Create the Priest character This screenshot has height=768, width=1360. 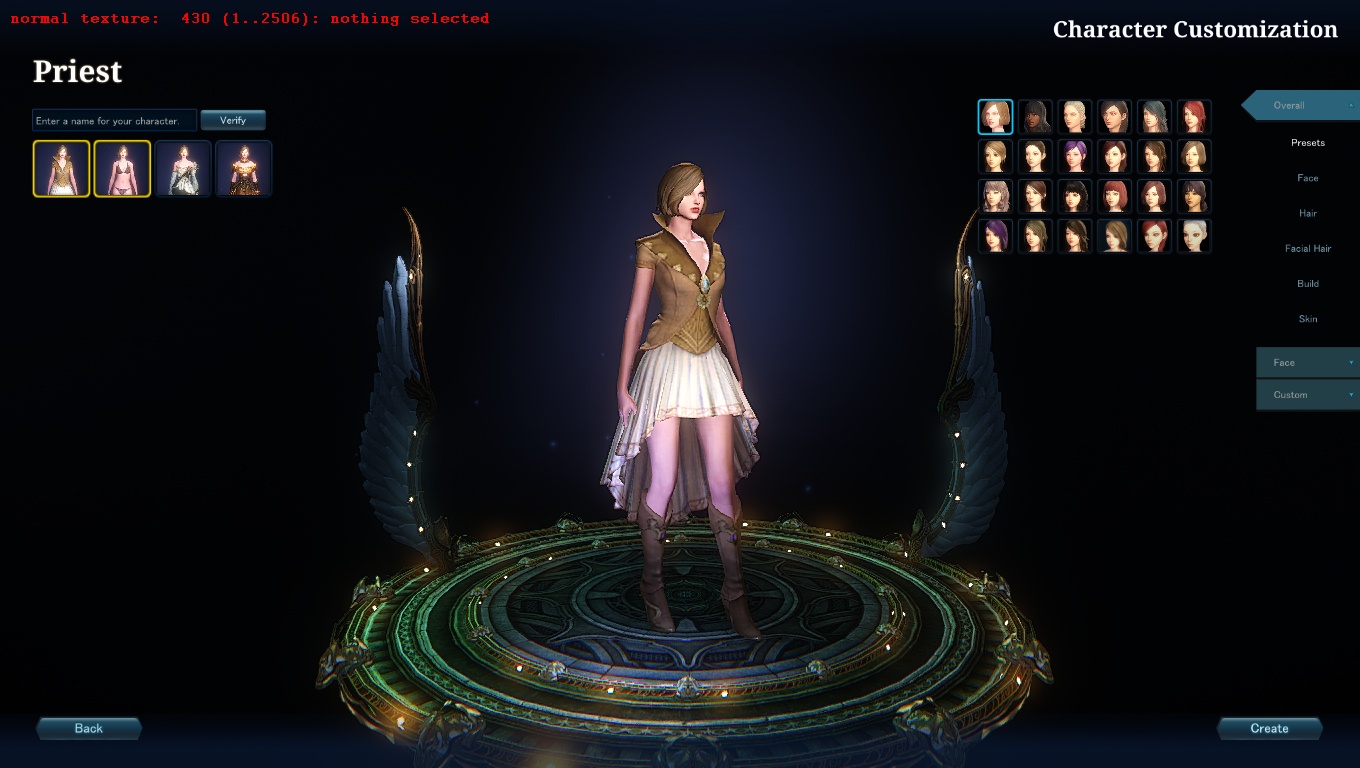point(1269,728)
